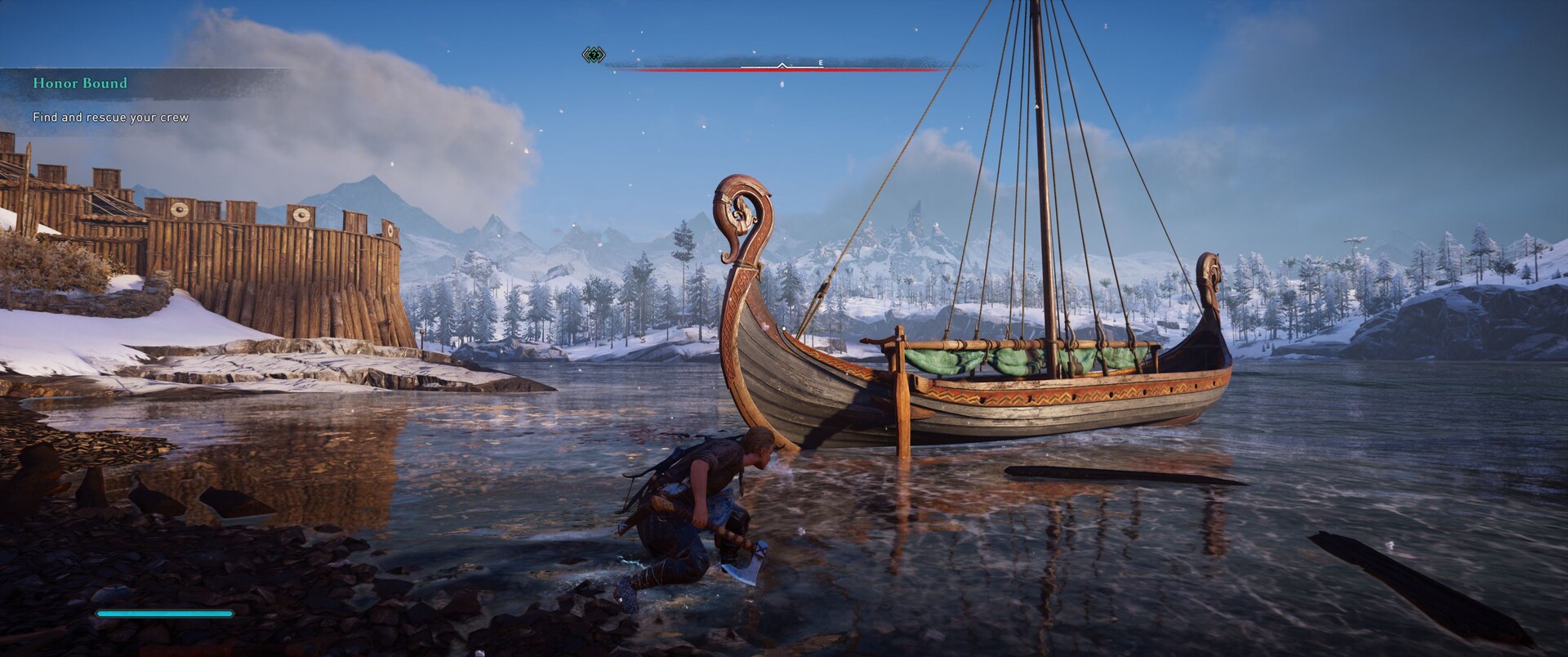Click the compass bar's East marker

click(820, 63)
